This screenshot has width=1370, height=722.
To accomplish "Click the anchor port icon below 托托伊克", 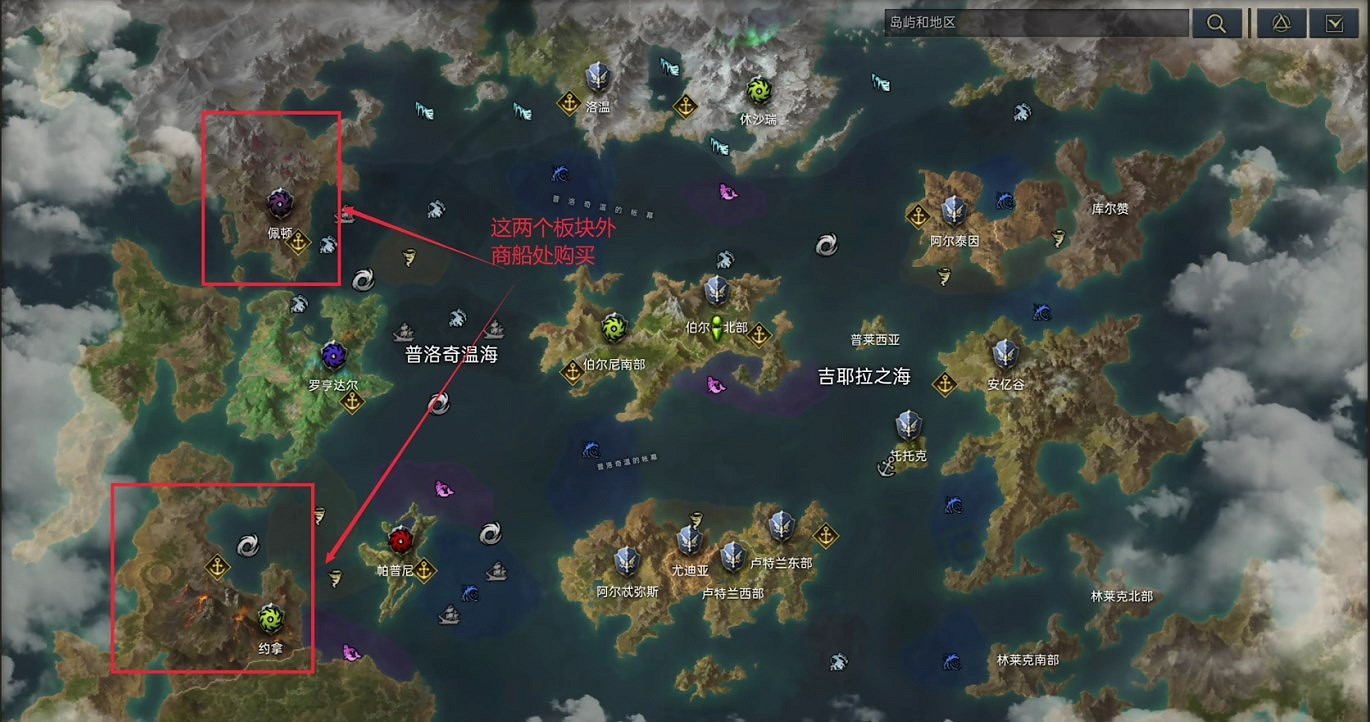I will [x=887, y=467].
